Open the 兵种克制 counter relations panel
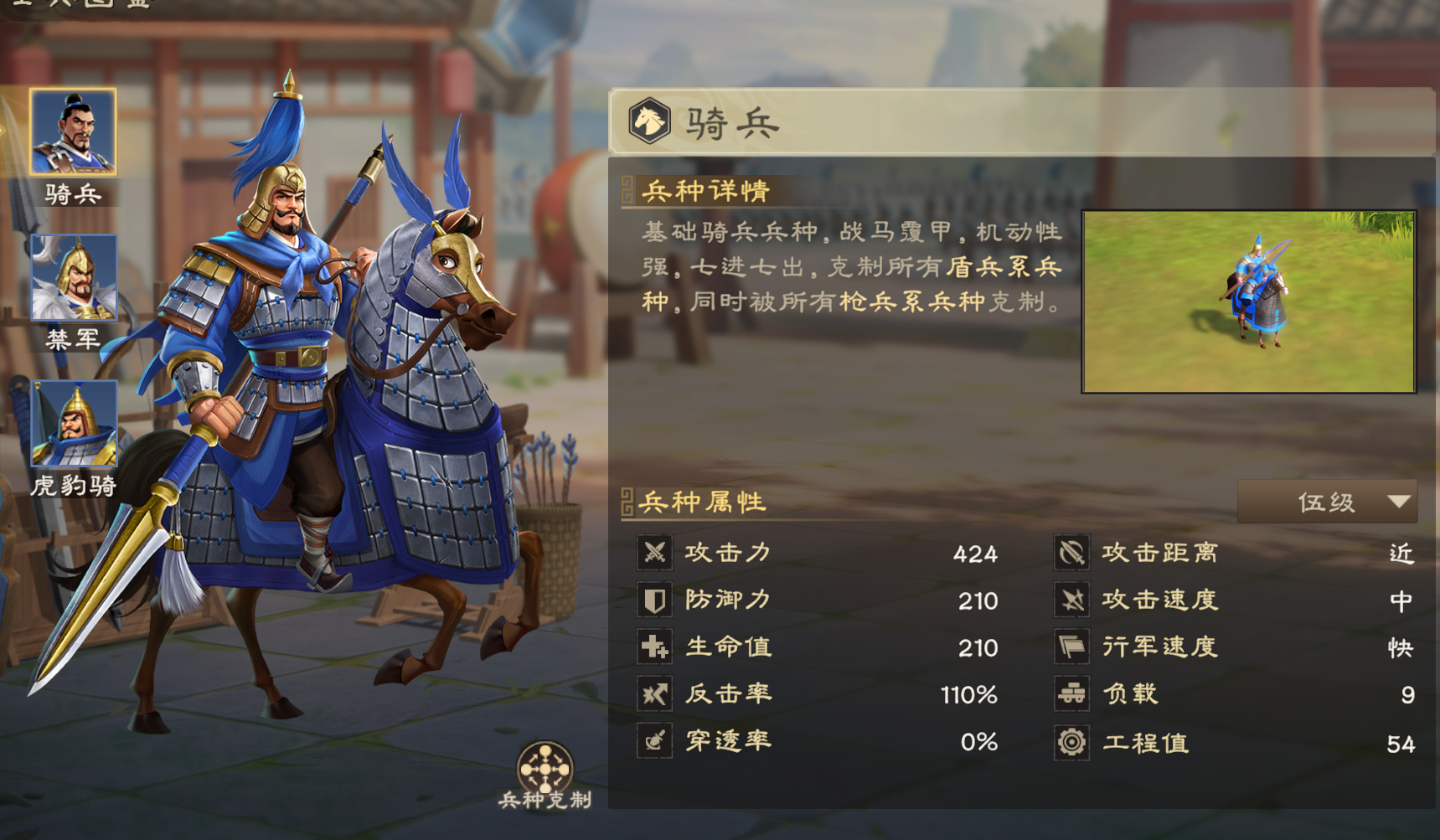1440x840 pixels. (x=546, y=769)
